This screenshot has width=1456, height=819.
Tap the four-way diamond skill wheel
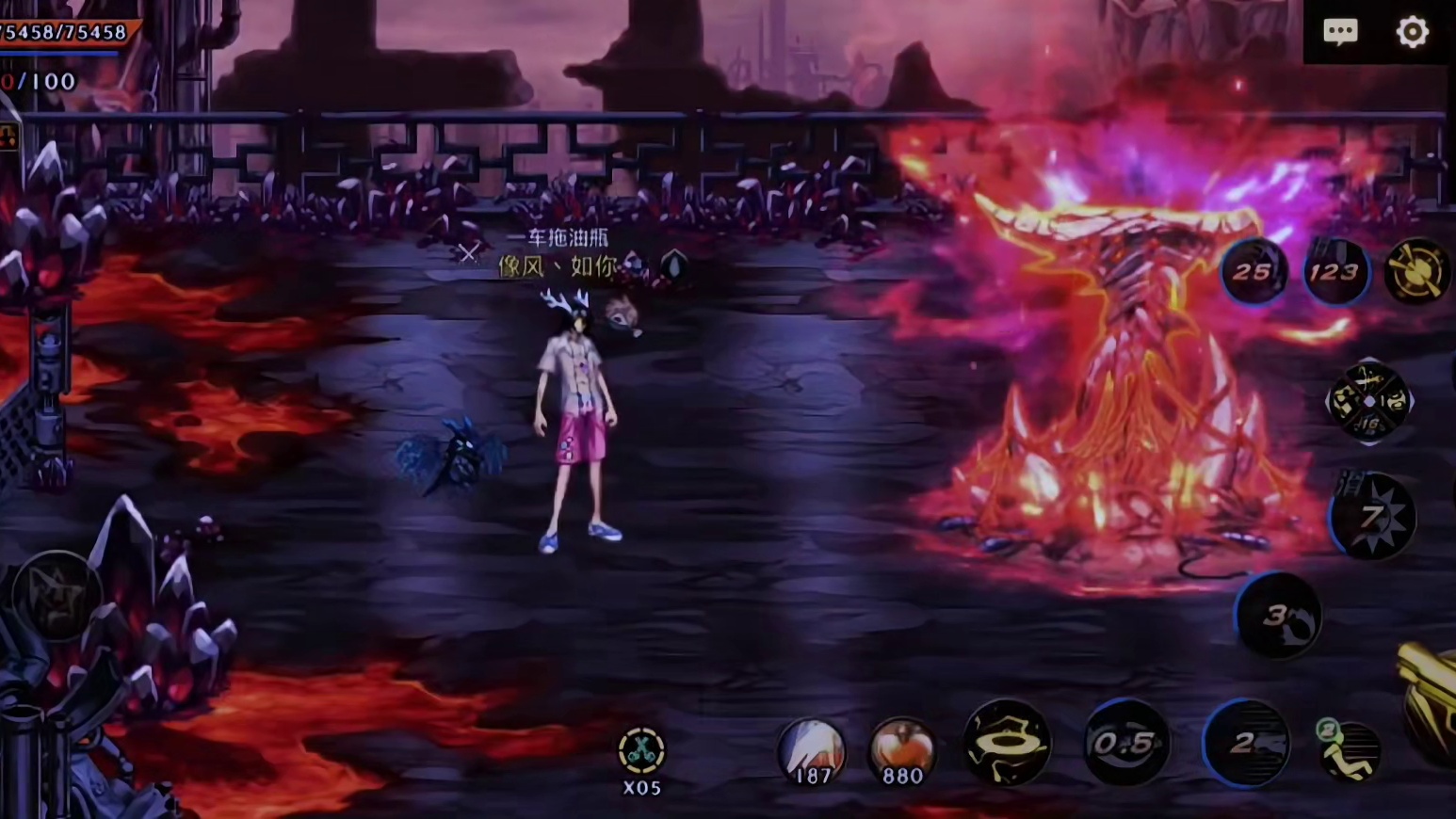[1369, 402]
